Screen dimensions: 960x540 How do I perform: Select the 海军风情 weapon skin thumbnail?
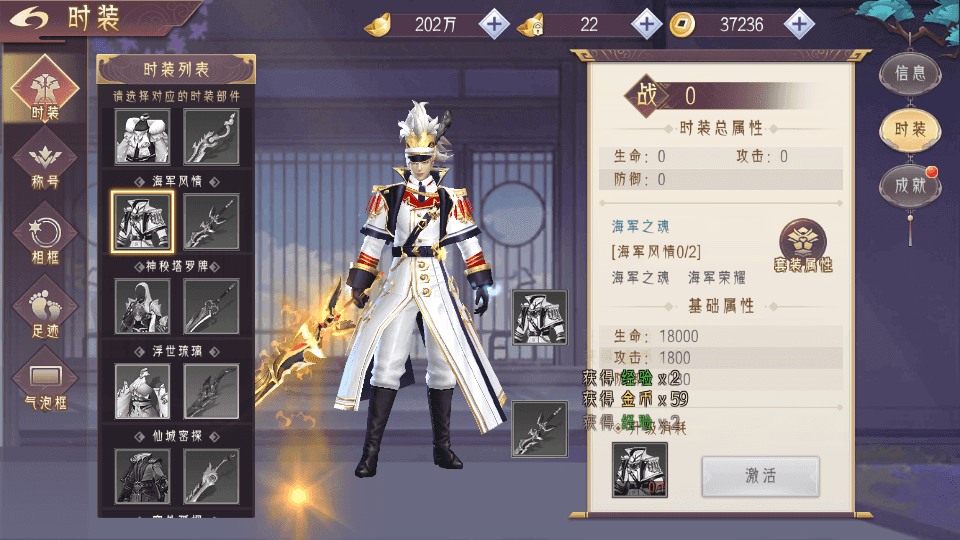[x=211, y=221]
